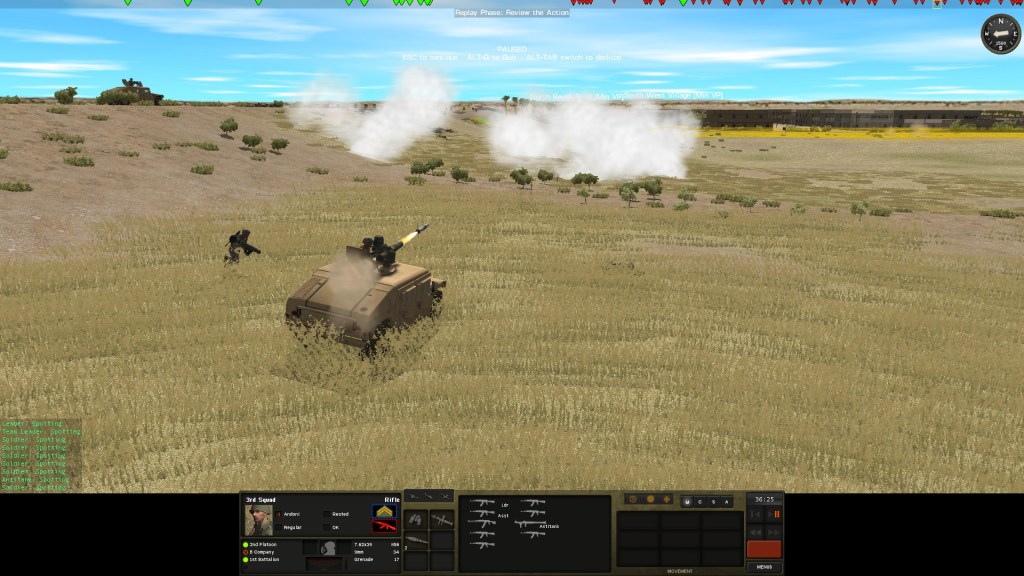Toggle the play/pause replay control

tap(775, 514)
